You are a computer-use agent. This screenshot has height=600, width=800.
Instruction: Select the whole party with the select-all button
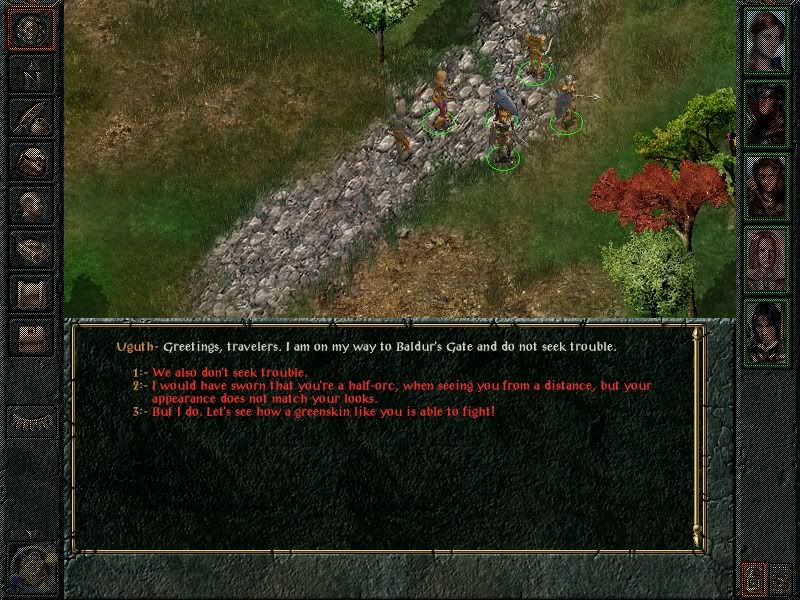(753, 577)
